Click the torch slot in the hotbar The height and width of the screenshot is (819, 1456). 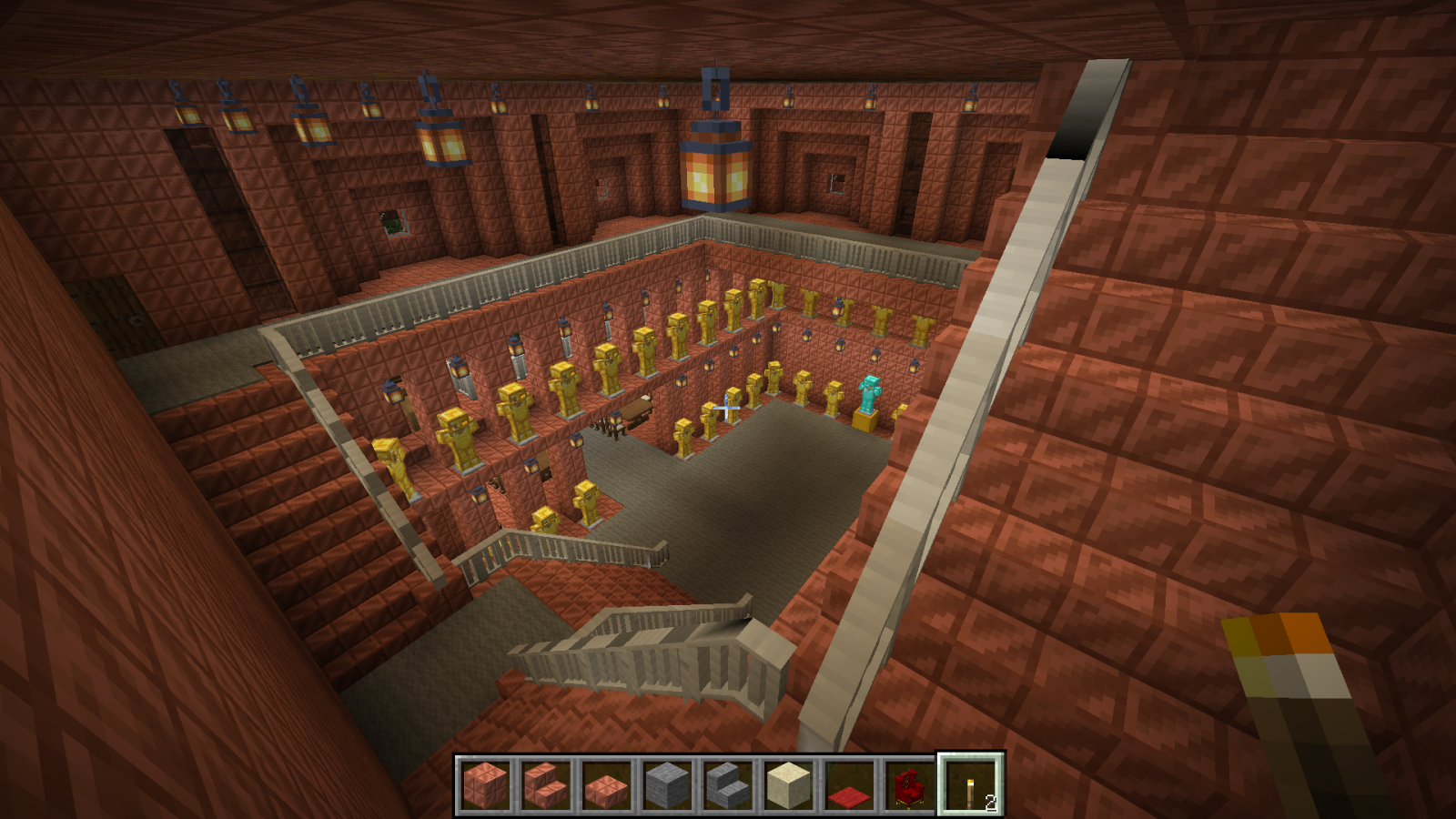pyautogui.click(x=970, y=784)
